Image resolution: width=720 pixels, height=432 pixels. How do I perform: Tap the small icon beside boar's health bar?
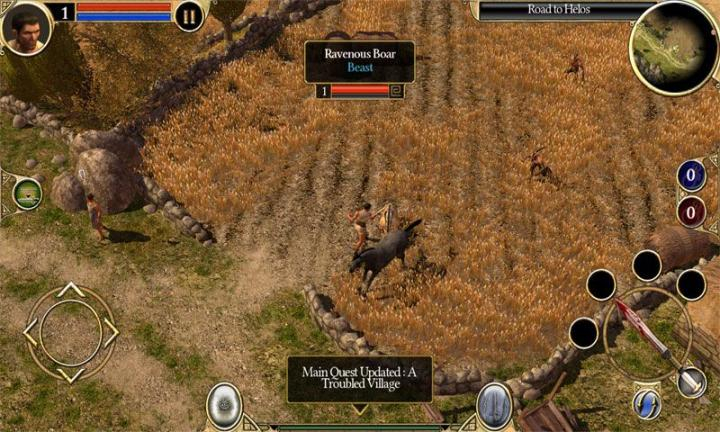pos(397,91)
